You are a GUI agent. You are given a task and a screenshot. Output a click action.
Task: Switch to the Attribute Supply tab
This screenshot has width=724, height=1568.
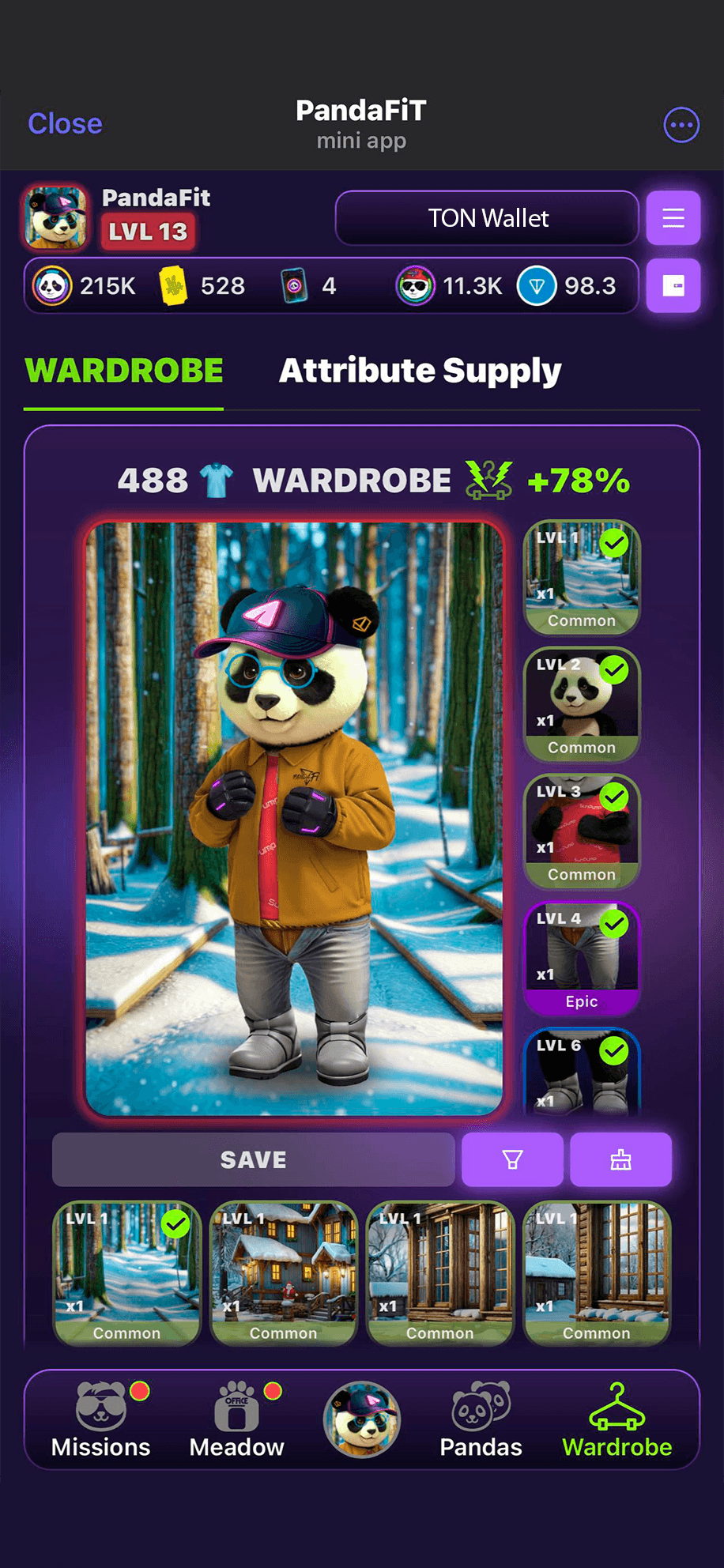(x=420, y=371)
